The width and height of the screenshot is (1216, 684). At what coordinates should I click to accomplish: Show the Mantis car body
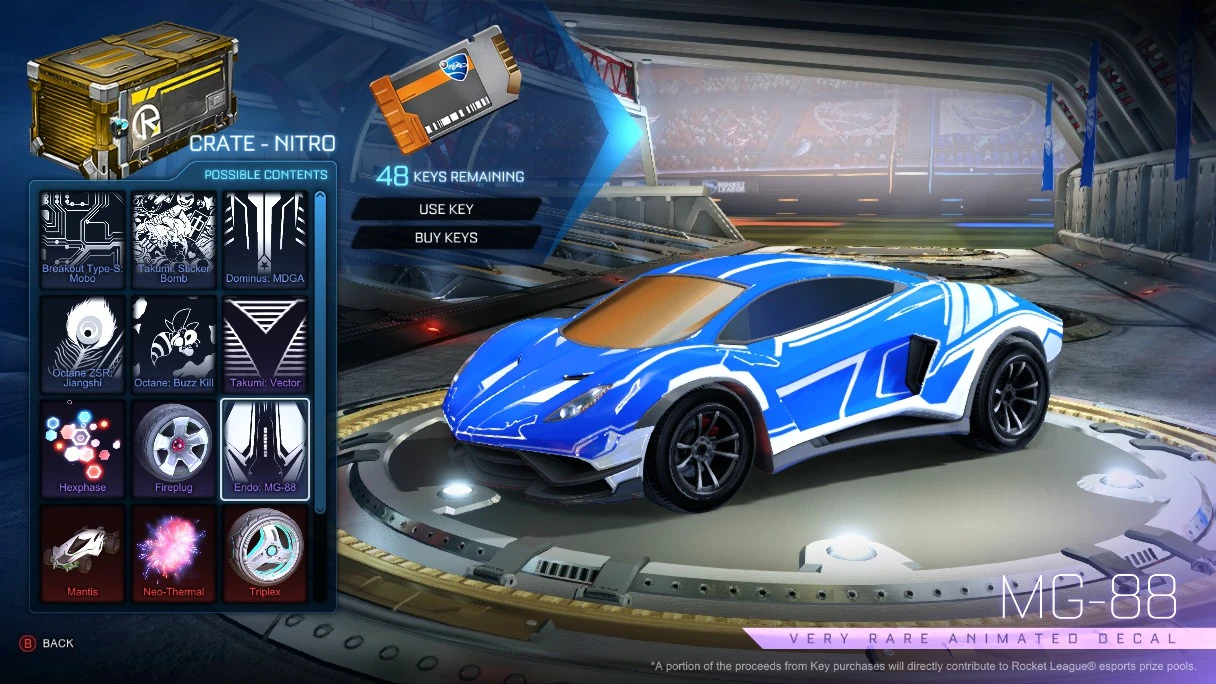point(83,553)
